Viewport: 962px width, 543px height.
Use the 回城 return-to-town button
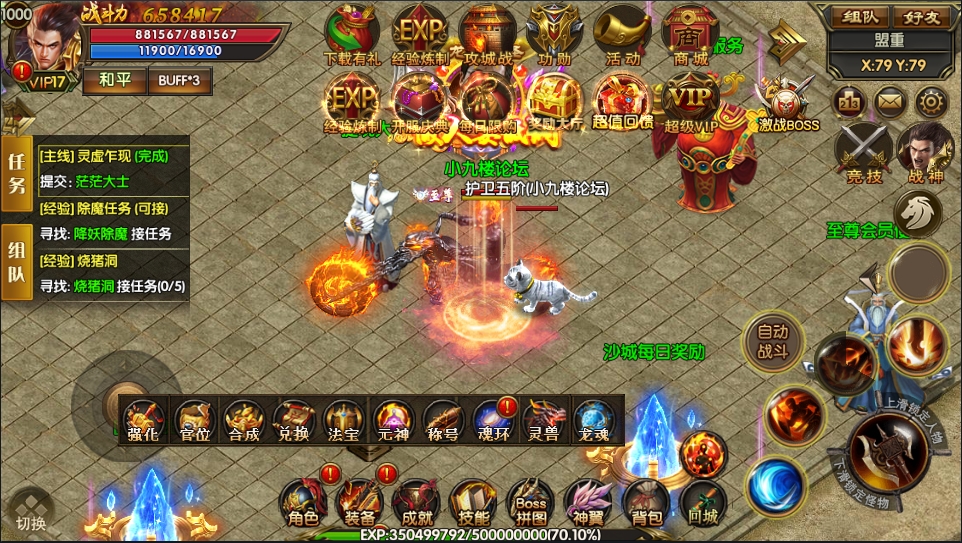coord(703,504)
